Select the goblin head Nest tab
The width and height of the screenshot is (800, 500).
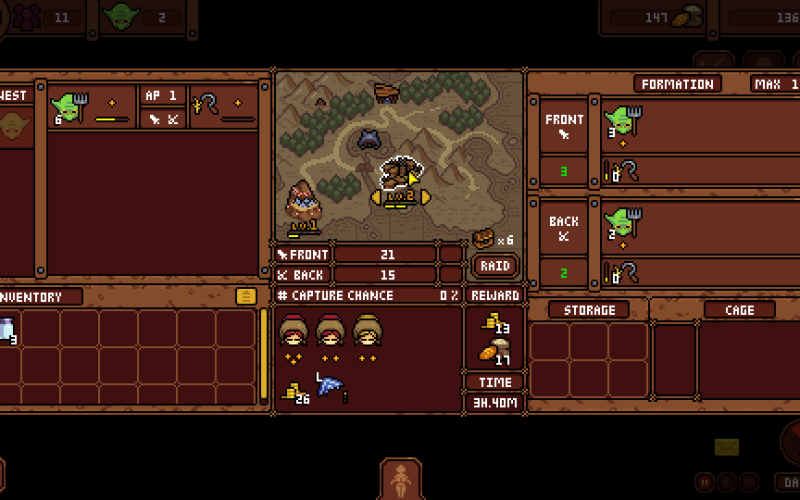(13, 126)
